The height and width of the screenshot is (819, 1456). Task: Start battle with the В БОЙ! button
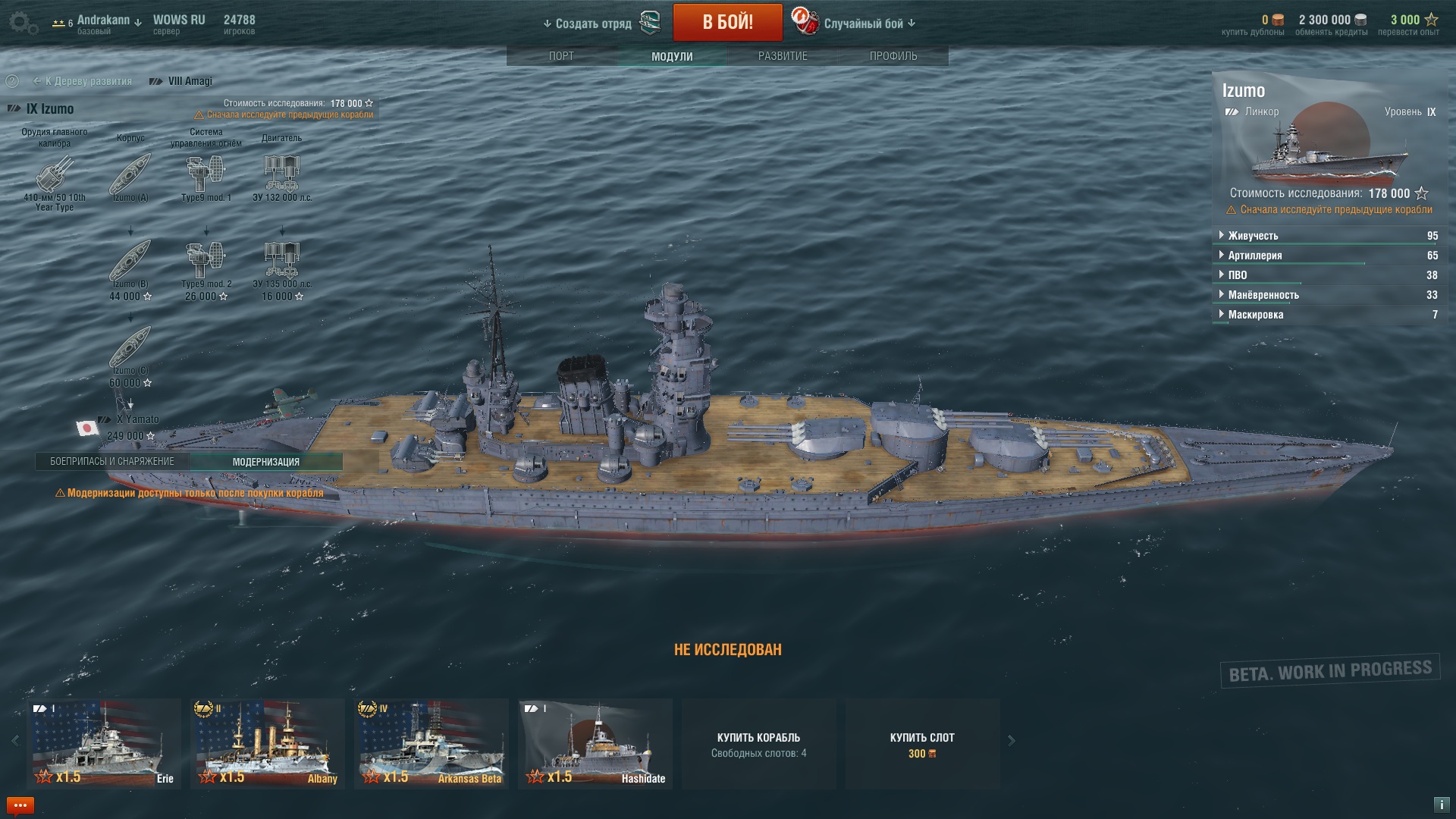click(x=727, y=22)
